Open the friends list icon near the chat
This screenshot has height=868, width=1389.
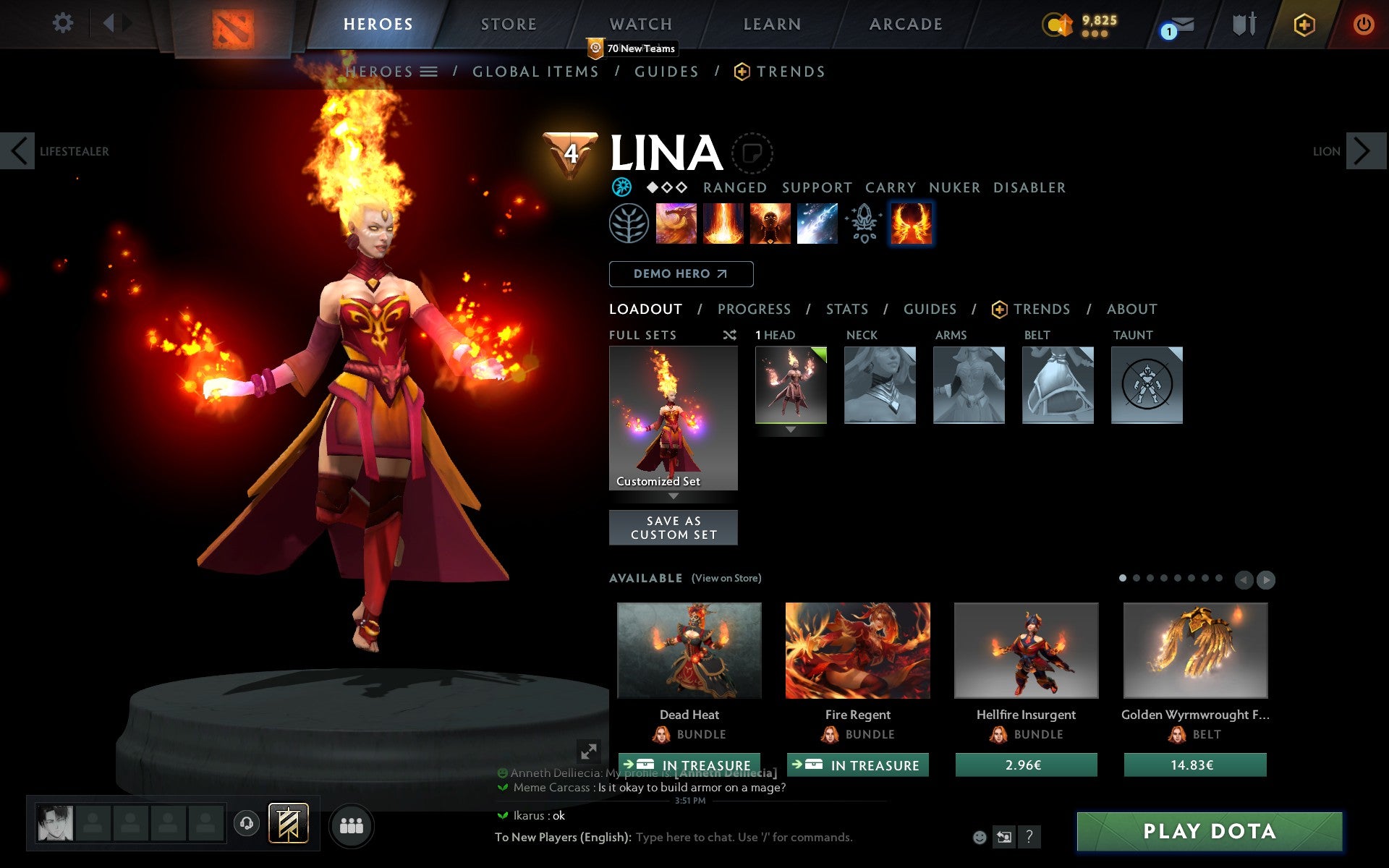pos(352,824)
